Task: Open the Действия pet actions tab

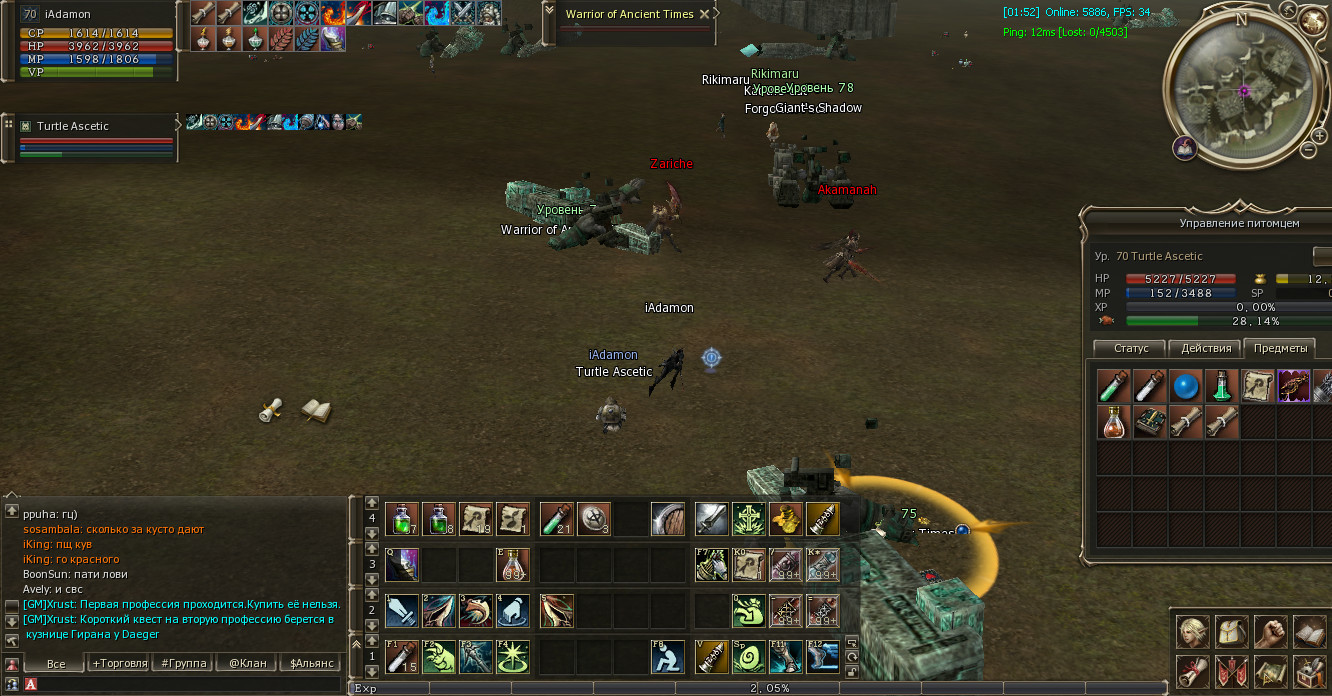Action: [x=1205, y=348]
